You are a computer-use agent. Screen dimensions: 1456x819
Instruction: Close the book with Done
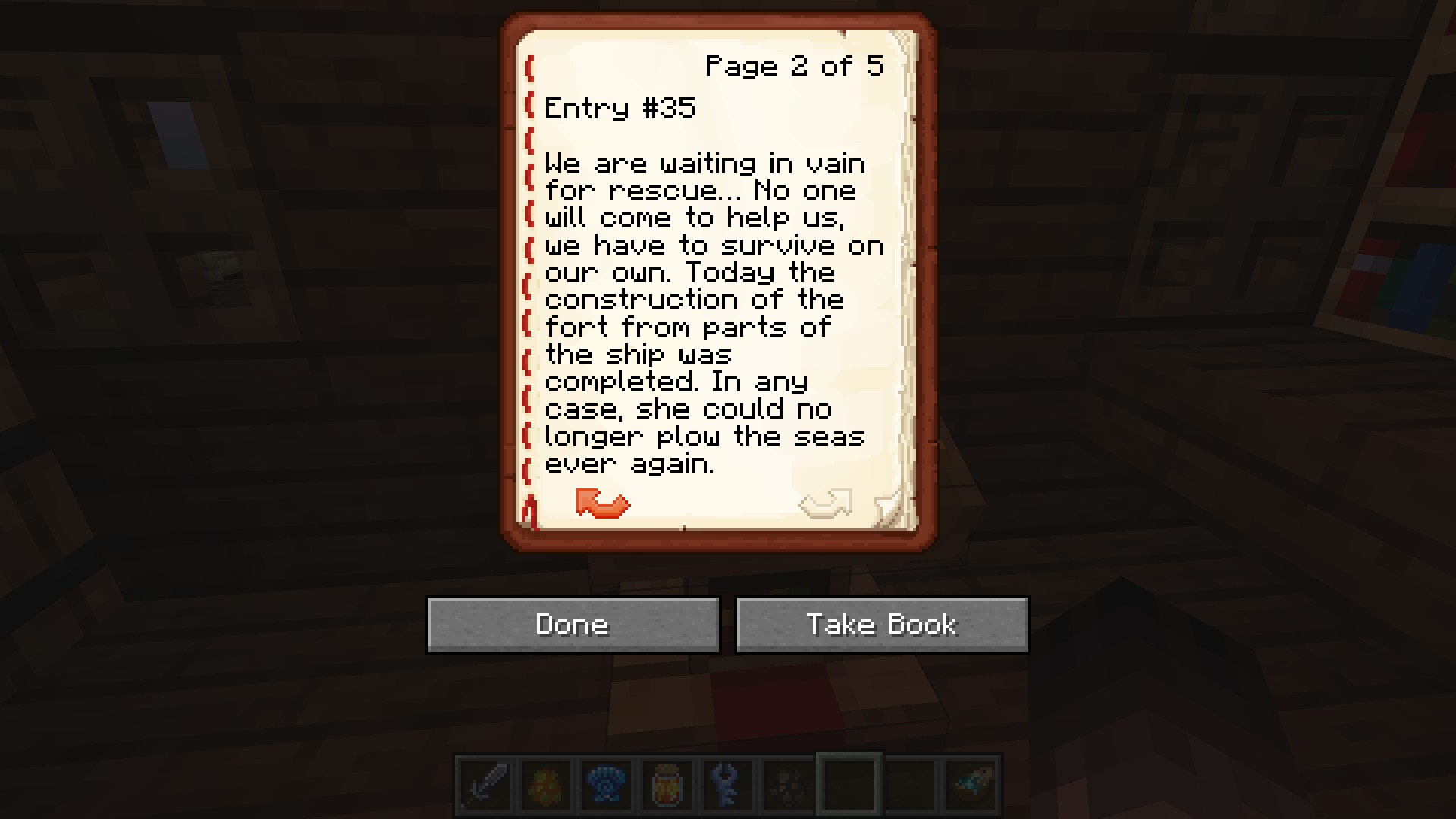tap(573, 624)
